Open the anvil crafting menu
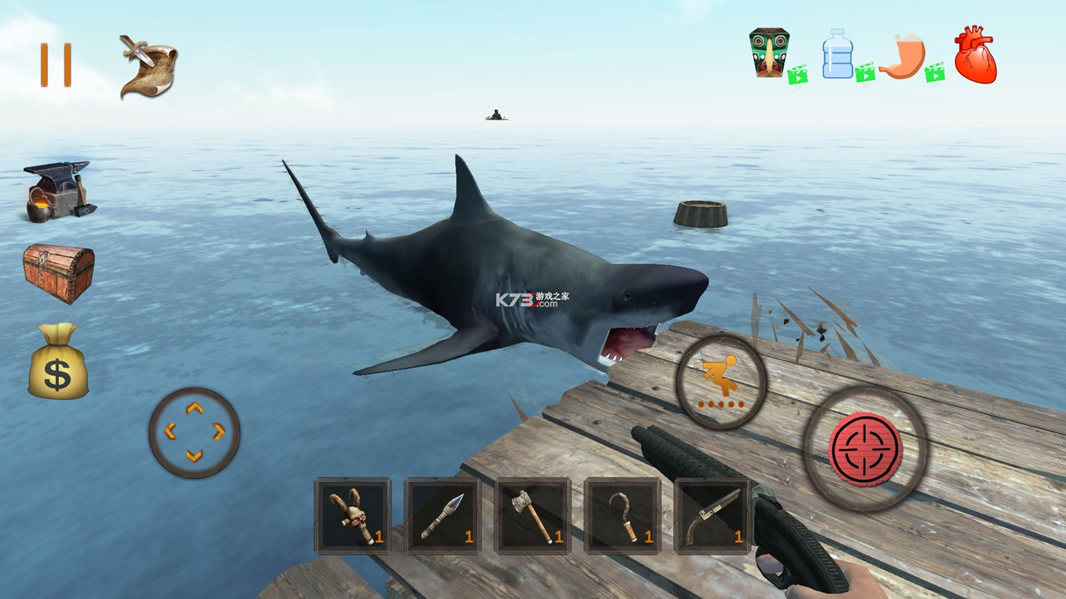1066x599 pixels. pyautogui.click(x=58, y=191)
